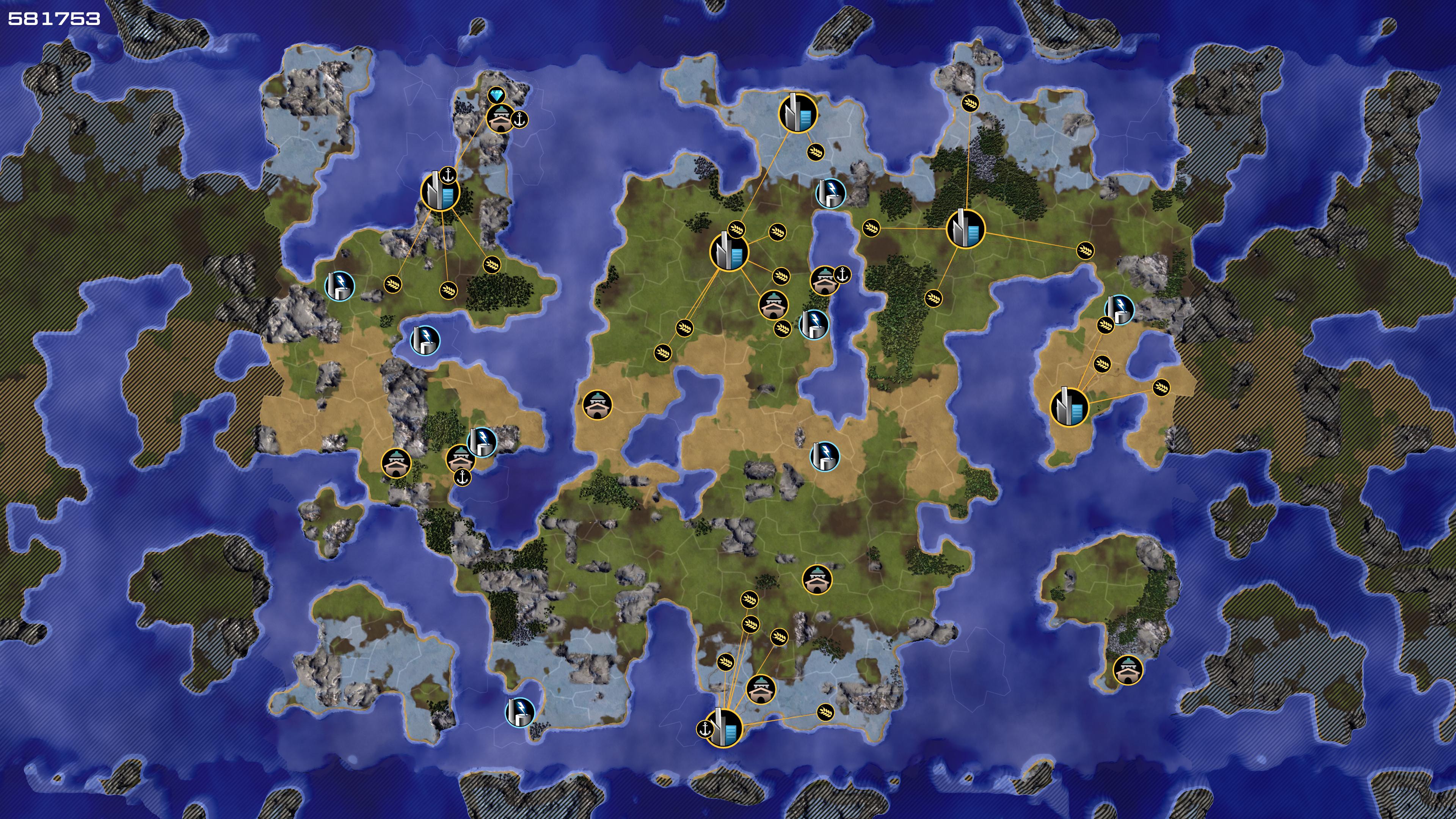Click the fortress marker beside the diamond icon
Image resolution: width=1456 pixels, height=819 pixels.
(501, 118)
